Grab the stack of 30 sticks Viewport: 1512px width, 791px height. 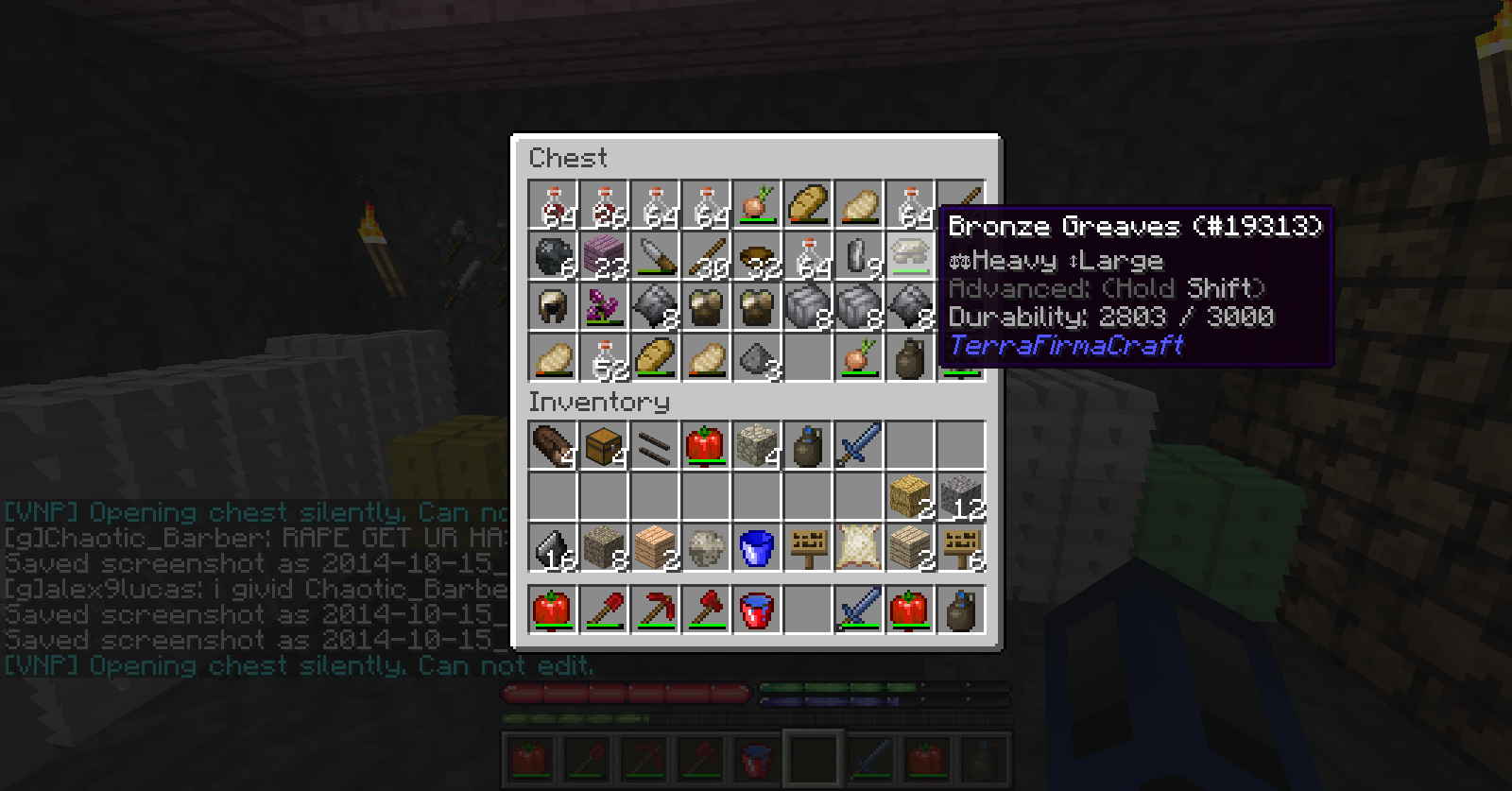click(706, 256)
